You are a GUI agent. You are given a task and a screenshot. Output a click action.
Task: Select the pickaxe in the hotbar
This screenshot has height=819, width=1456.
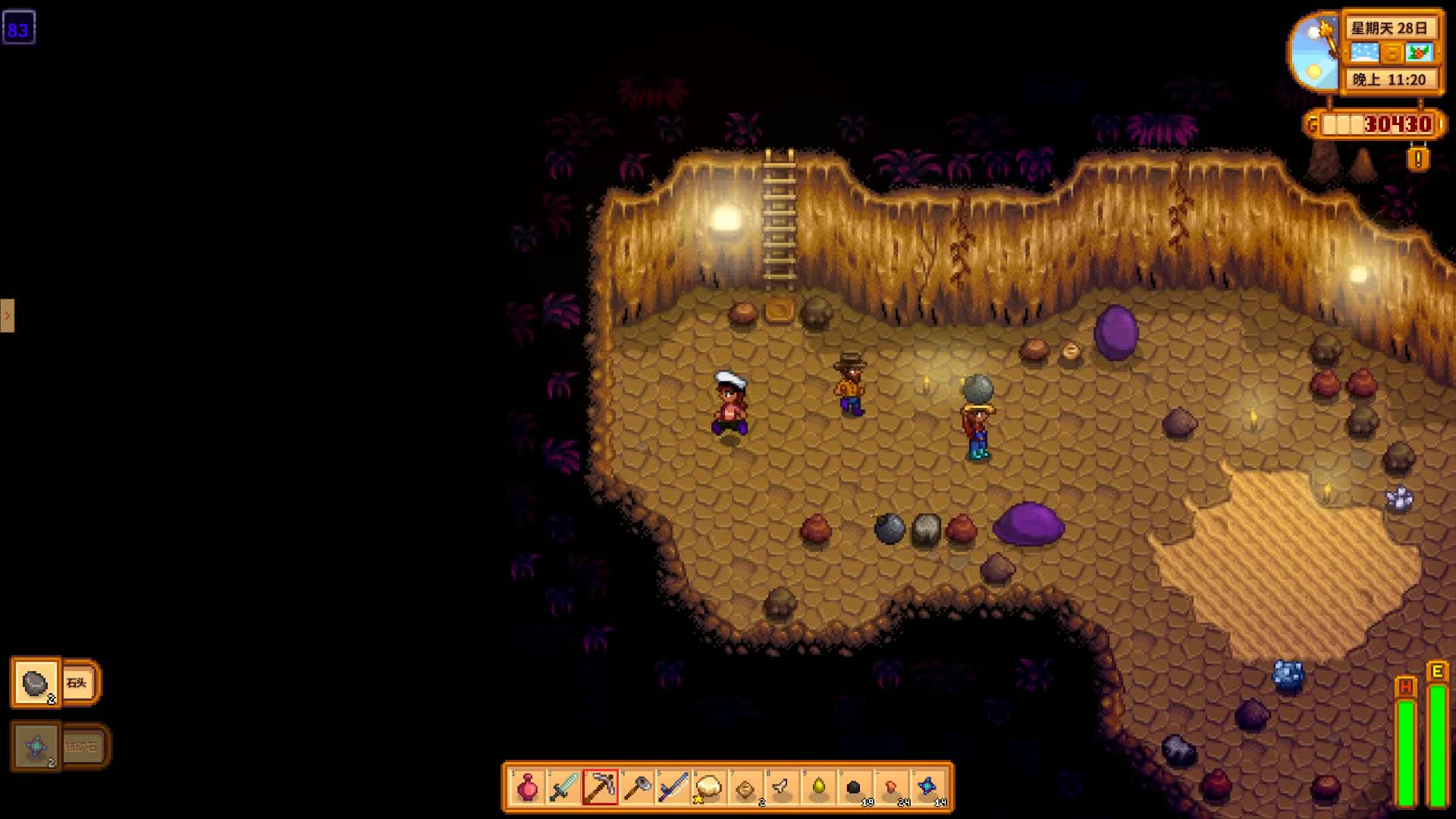coord(600,788)
